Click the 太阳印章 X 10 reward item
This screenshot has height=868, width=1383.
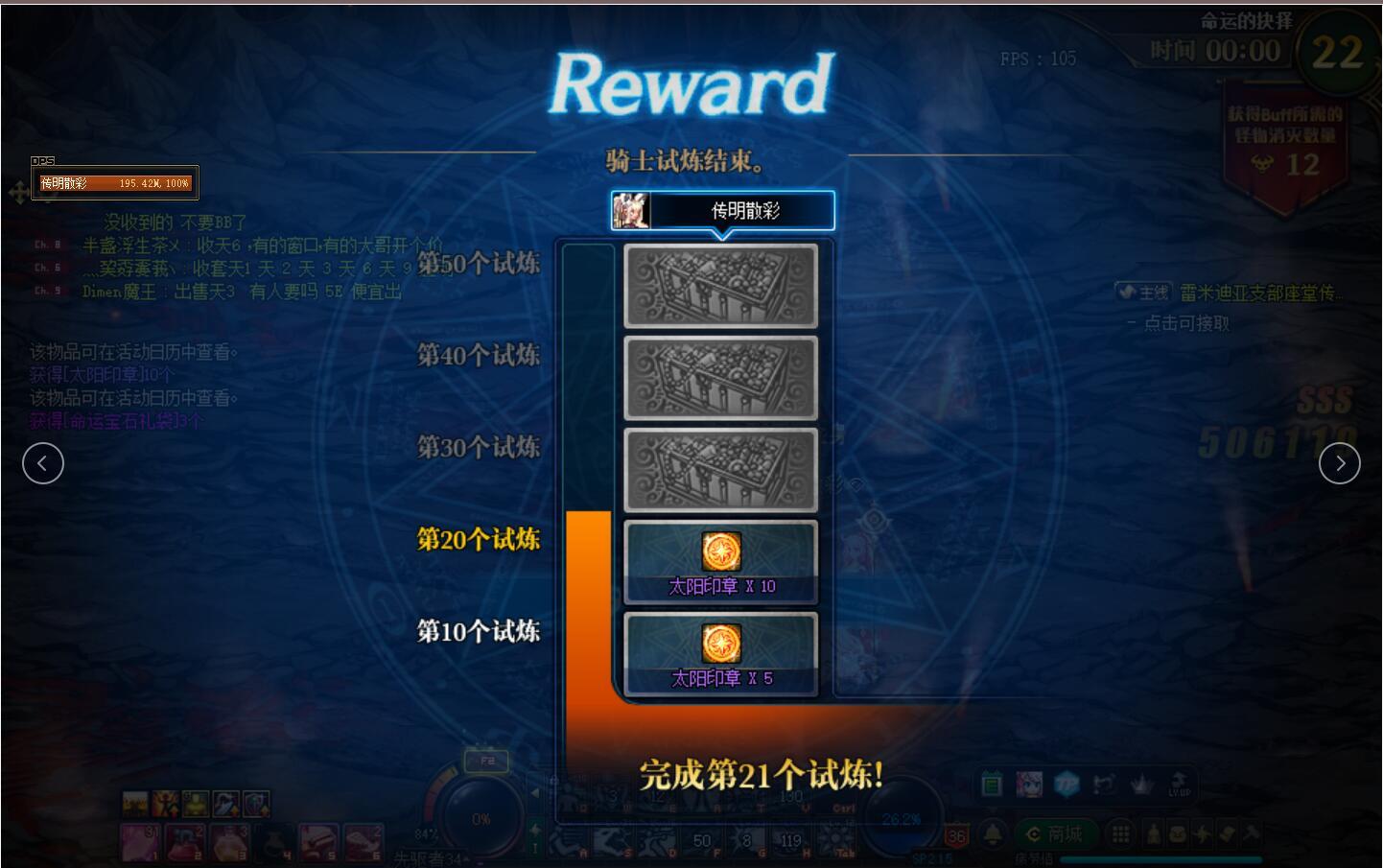pos(720,561)
